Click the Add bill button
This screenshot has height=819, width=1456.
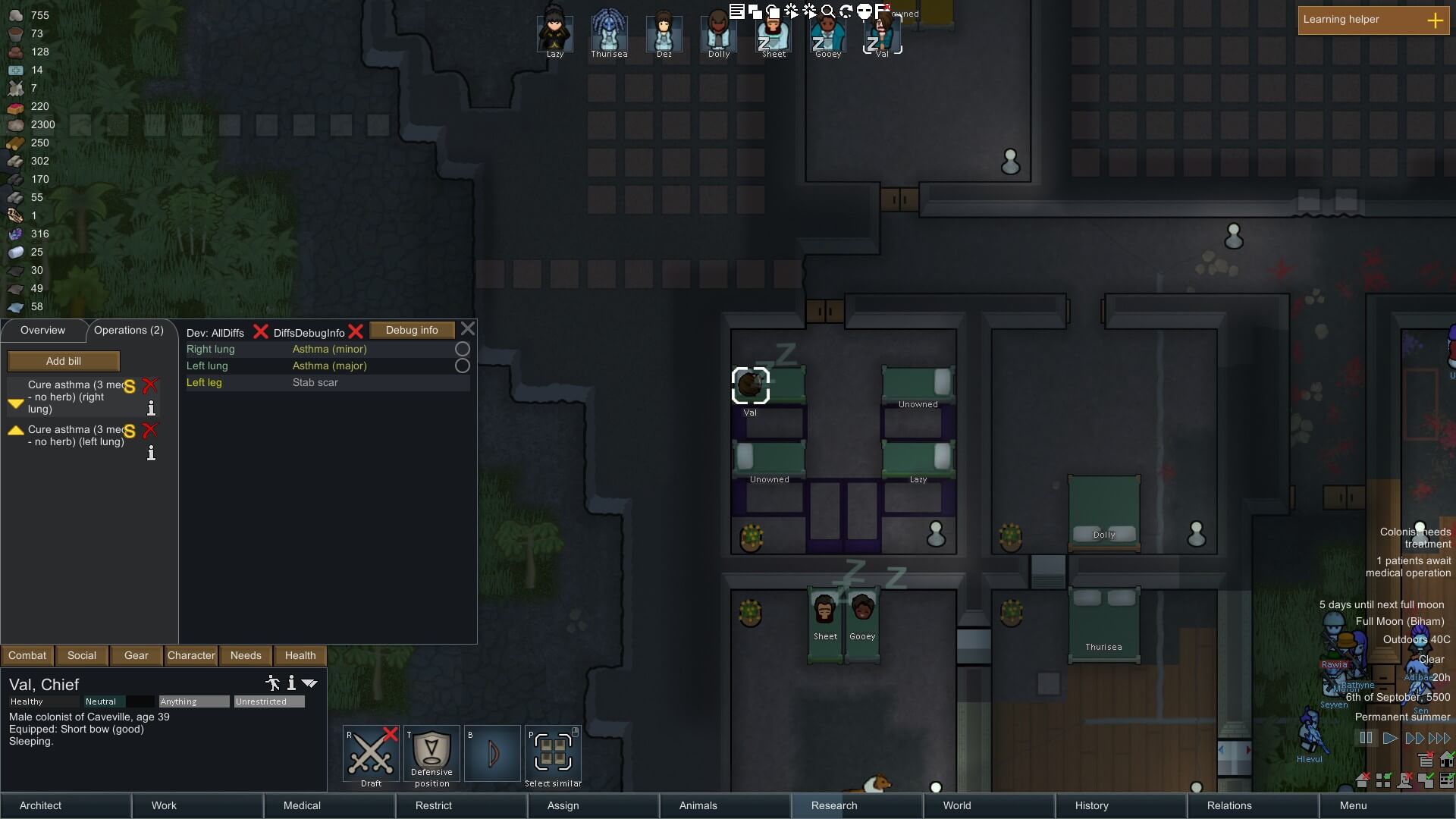click(x=64, y=361)
